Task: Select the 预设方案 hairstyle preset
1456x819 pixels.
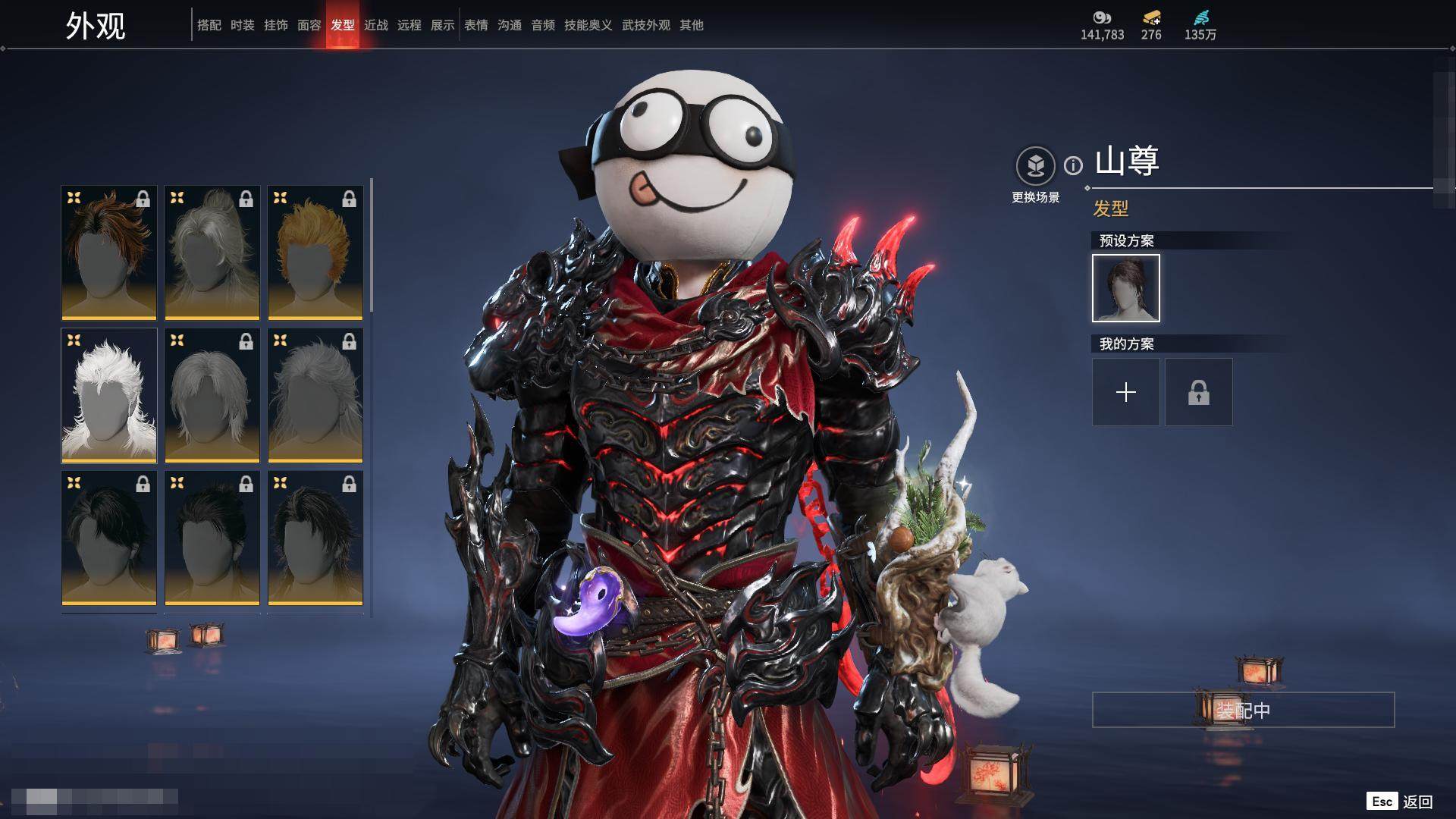Action: 1125,288
